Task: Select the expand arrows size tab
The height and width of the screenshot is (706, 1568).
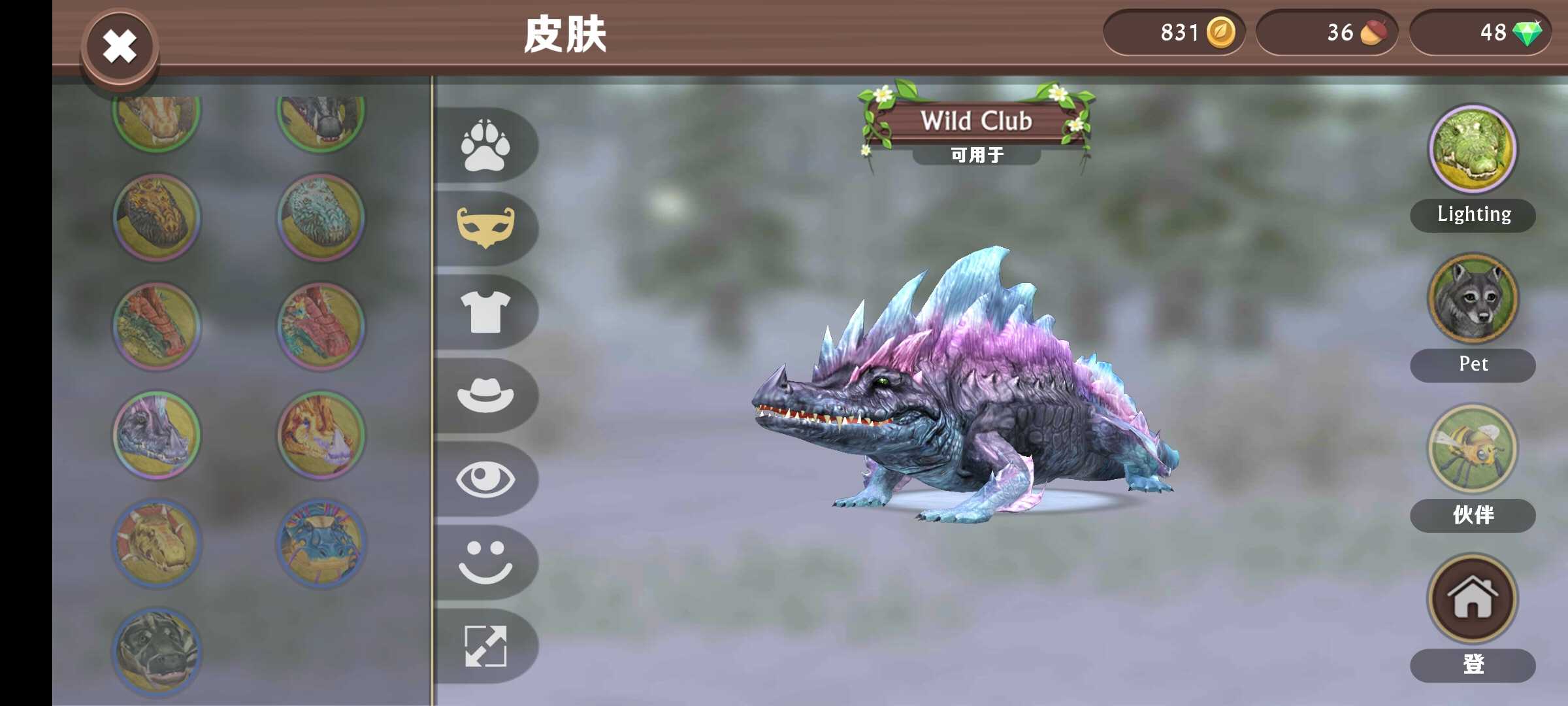Action: 485,646
